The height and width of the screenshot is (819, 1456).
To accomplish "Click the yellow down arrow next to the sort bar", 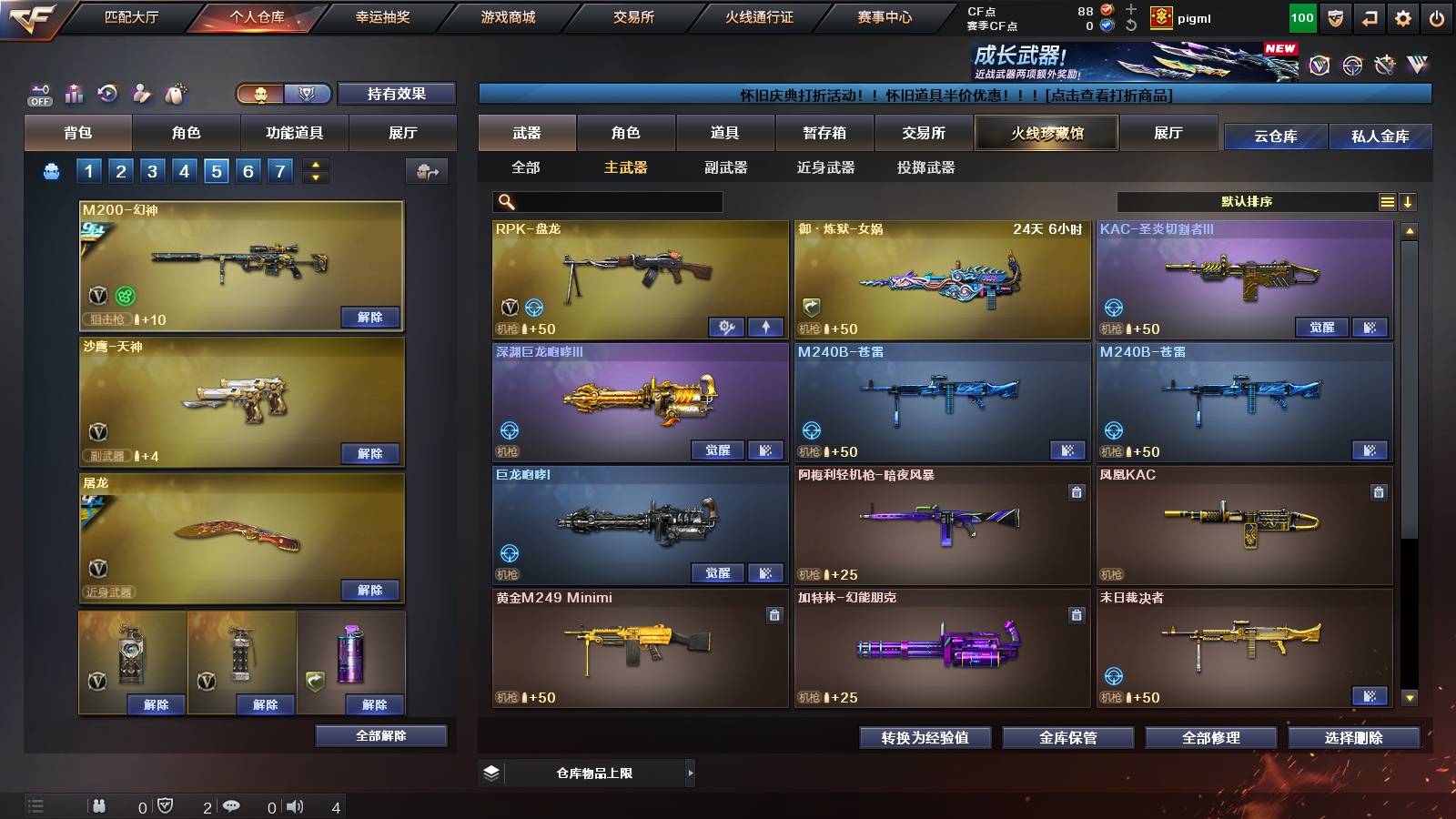I will click(1408, 201).
